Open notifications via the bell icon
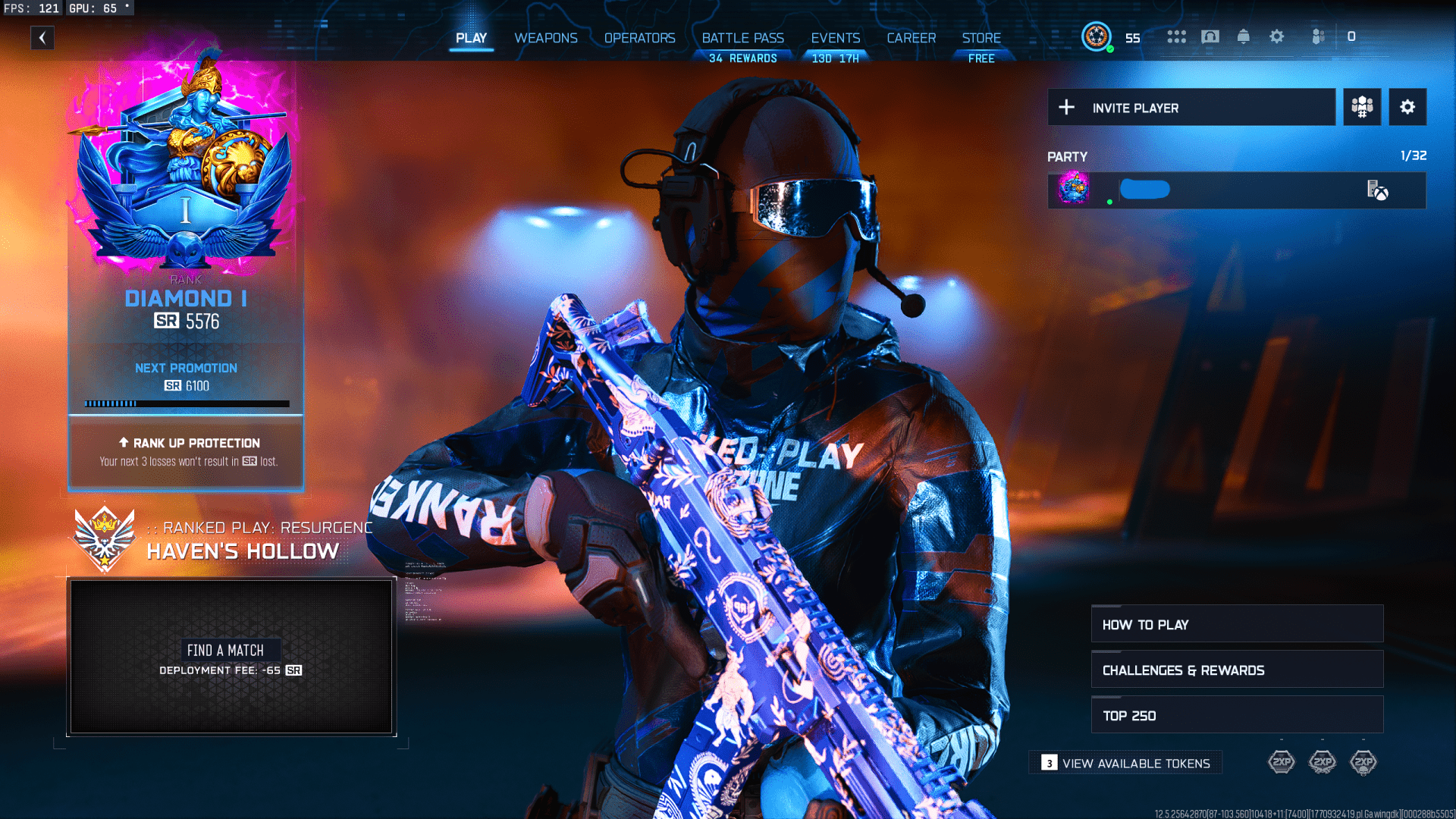The image size is (1456, 819). tap(1245, 36)
